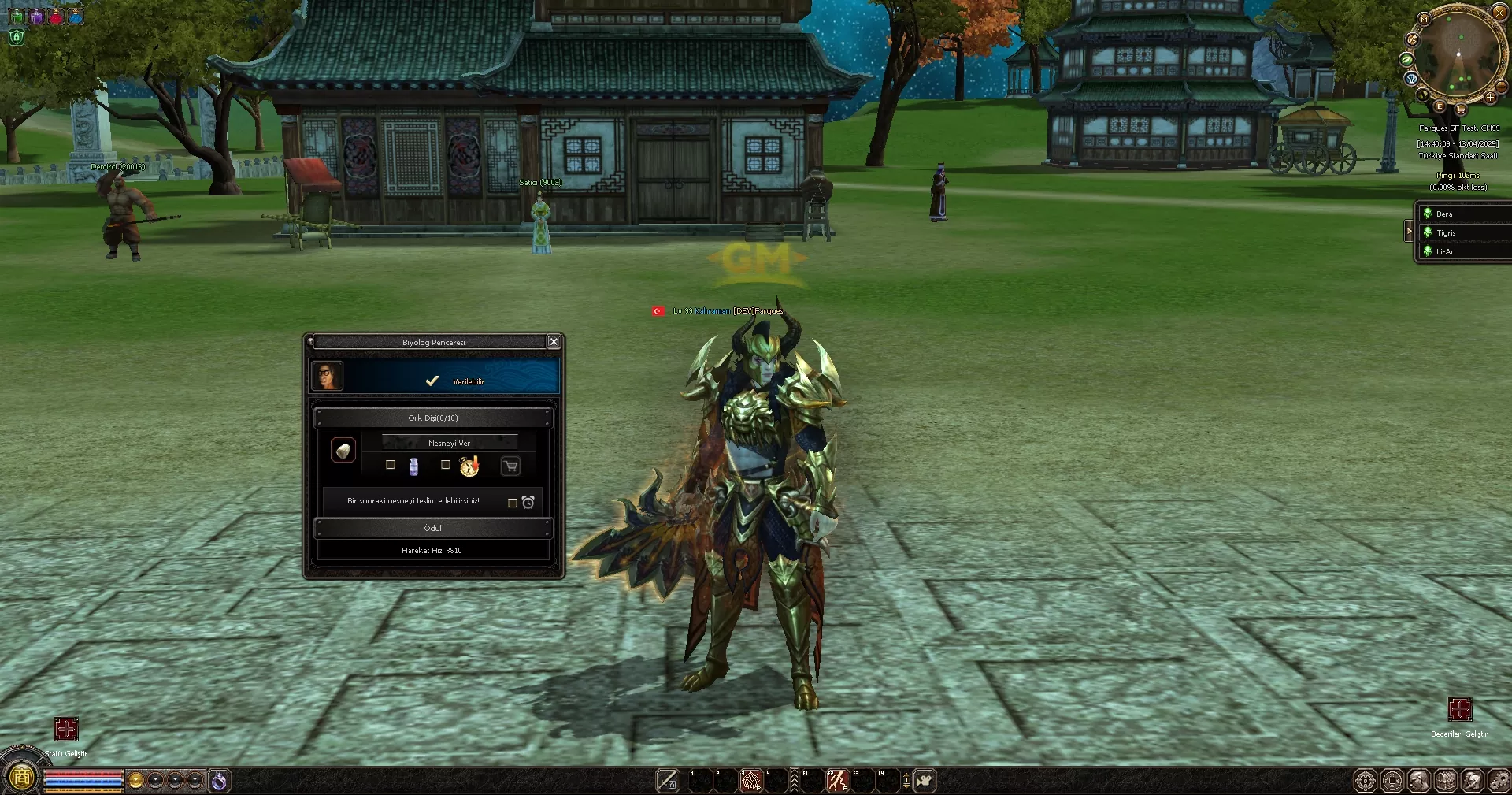
Task: Click the Becerileri Geliştir plus icon
Action: point(1461,710)
